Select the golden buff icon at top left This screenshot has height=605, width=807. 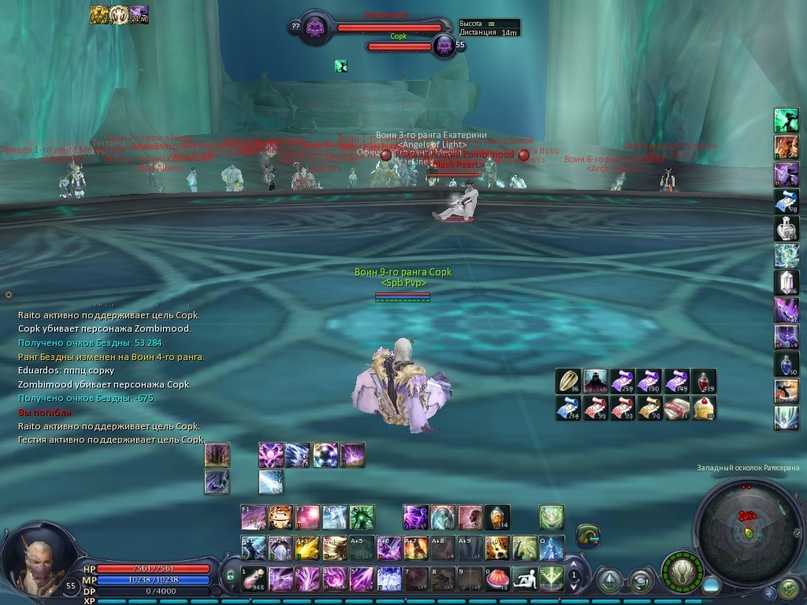[99, 14]
